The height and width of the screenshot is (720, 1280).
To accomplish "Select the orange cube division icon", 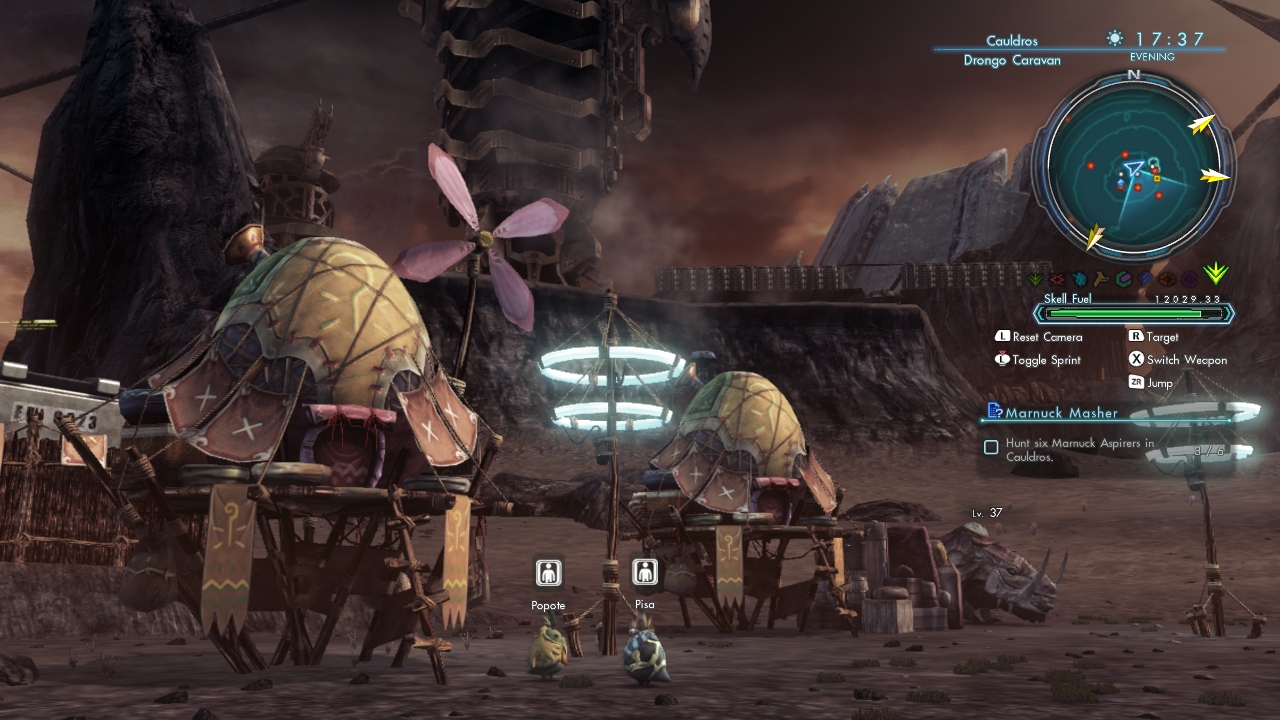I will coord(1167,279).
